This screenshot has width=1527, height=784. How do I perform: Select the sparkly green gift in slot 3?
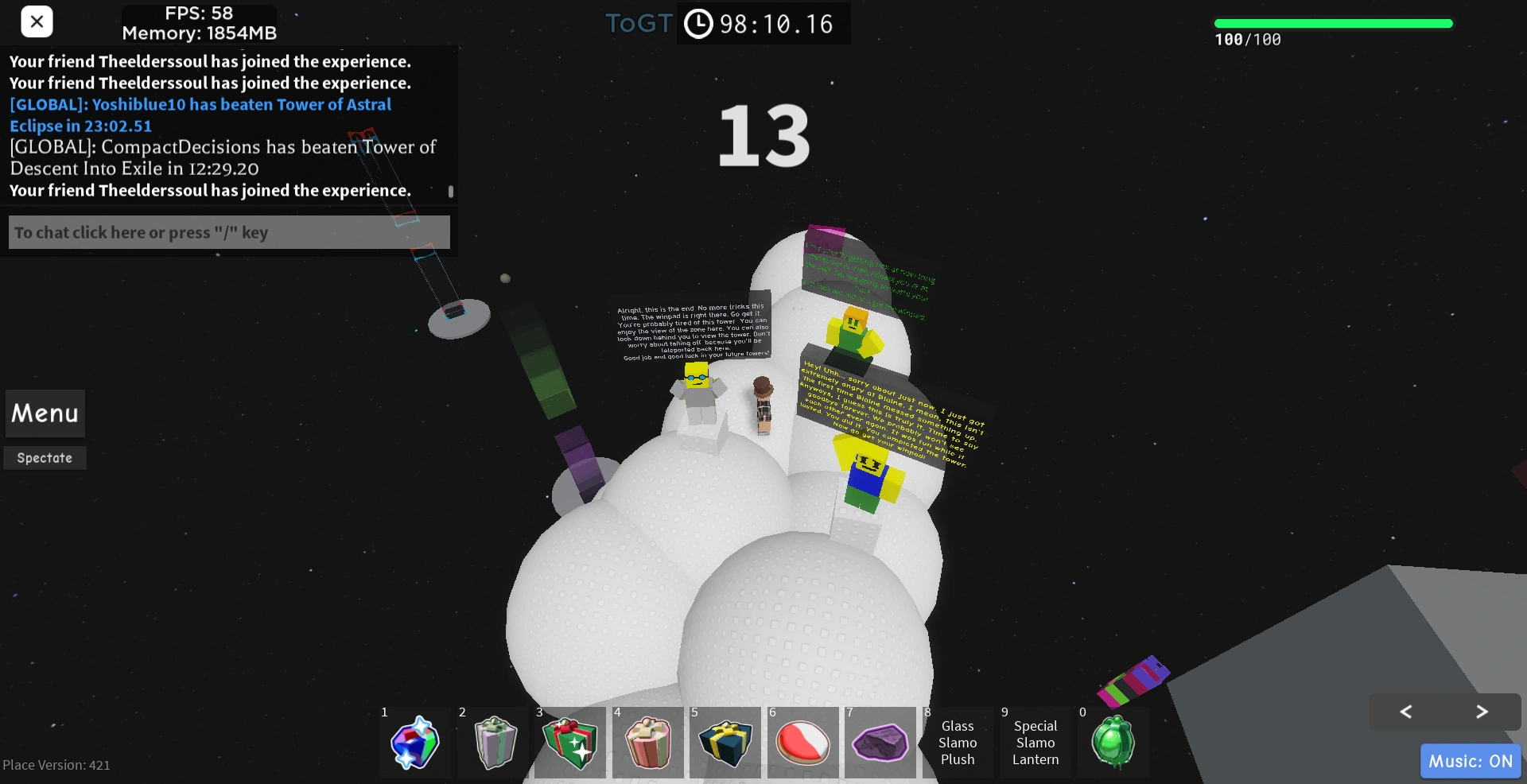[x=570, y=742]
